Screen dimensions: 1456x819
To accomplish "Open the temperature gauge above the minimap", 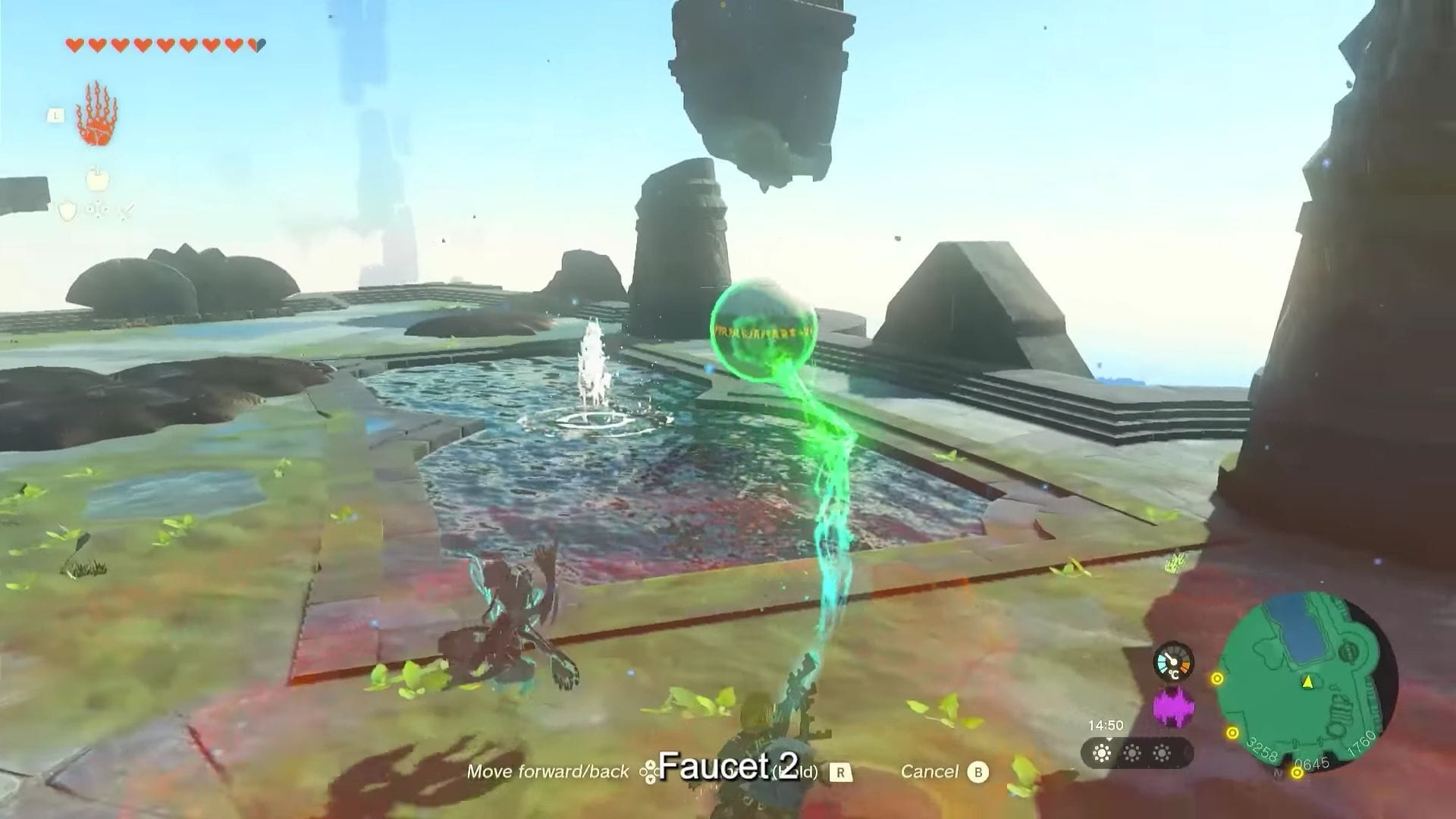I will click(1174, 662).
